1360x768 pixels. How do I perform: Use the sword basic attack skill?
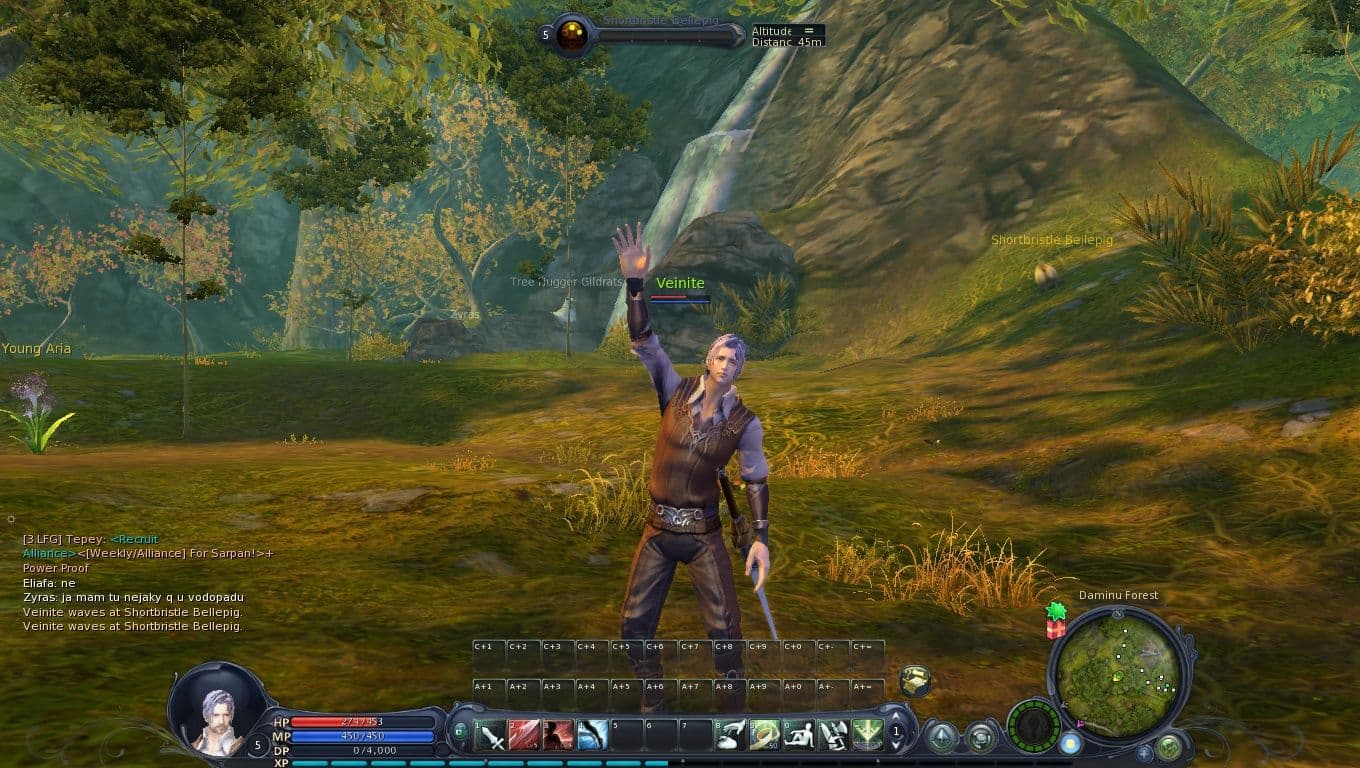pos(493,736)
